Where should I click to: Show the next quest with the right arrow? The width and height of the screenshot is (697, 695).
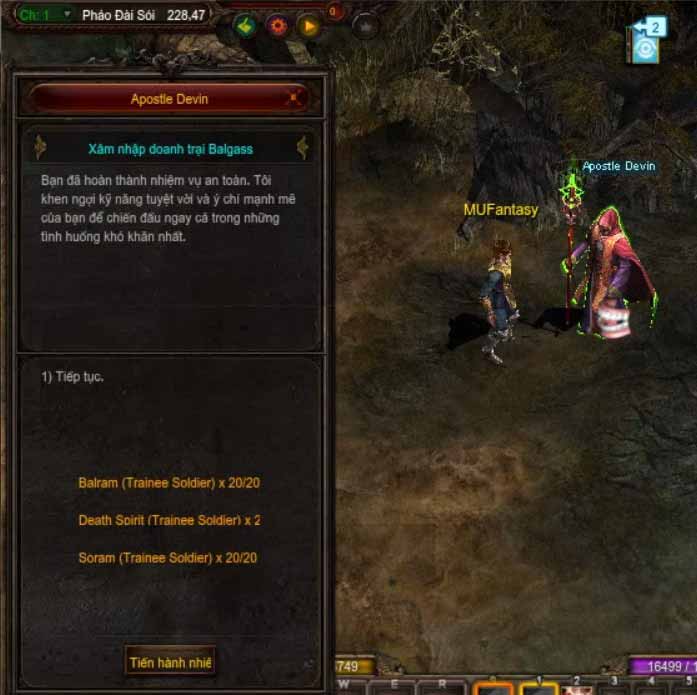tap(302, 148)
